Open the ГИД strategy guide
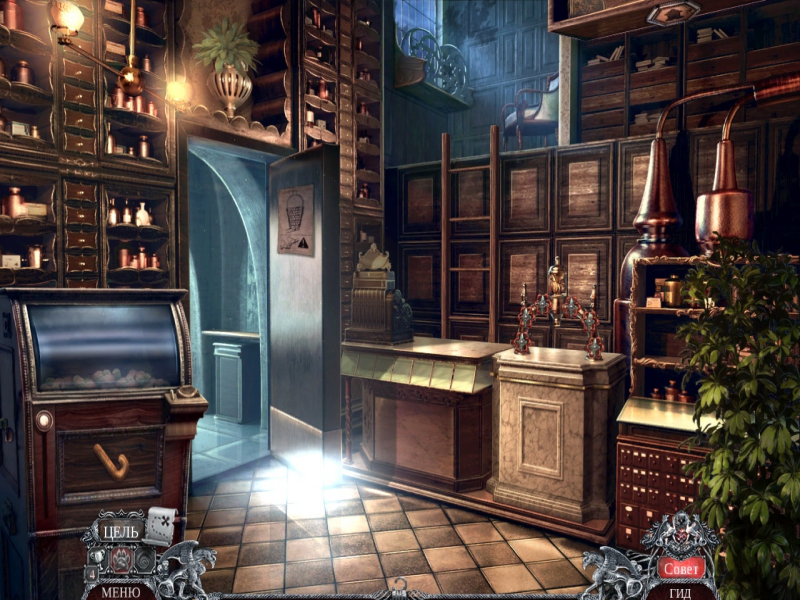Screen dimensions: 800x600 (x=680, y=591)
